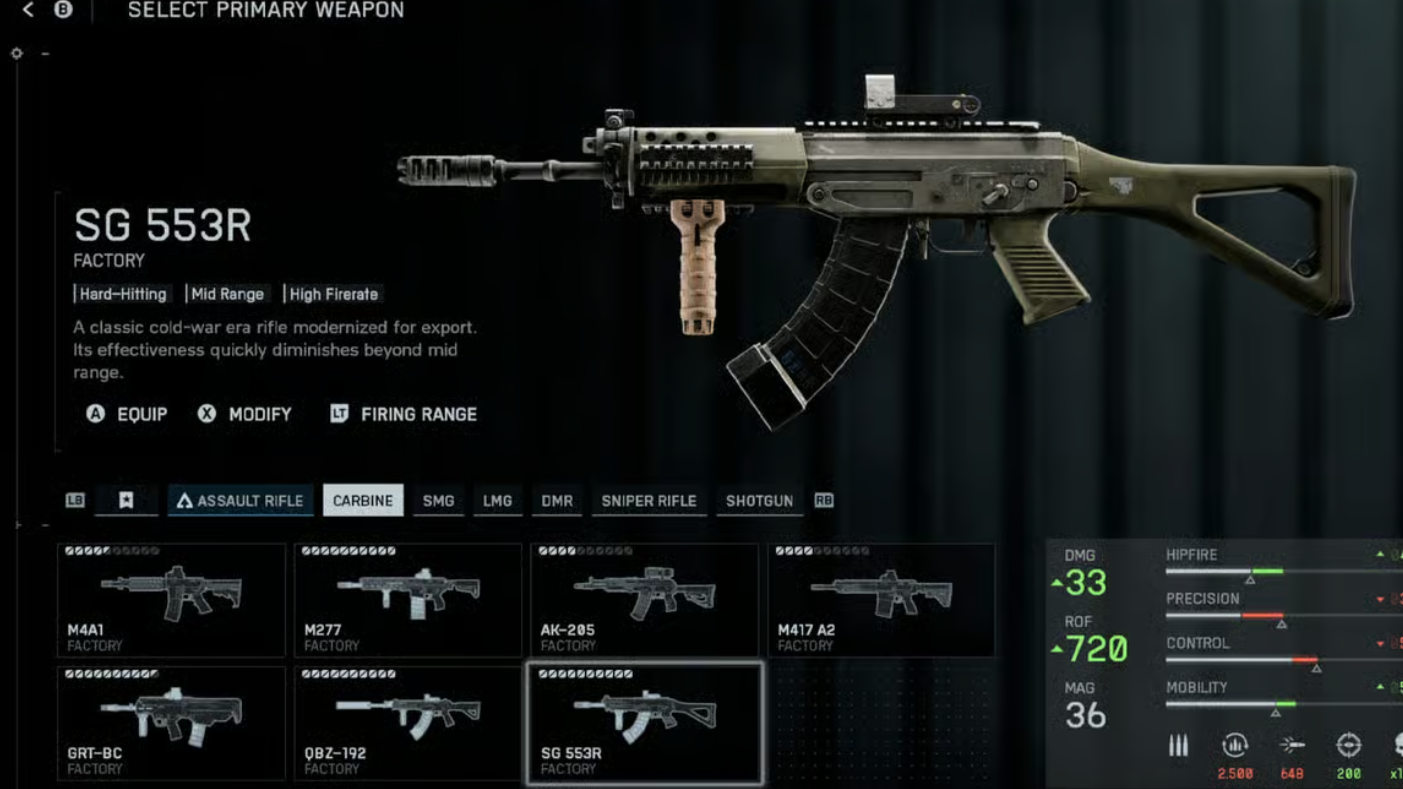This screenshot has height=789, width=1403.
Task: Switch to the Assault Rifle tab
Action: pyautogui.click(x=240, y=501)
